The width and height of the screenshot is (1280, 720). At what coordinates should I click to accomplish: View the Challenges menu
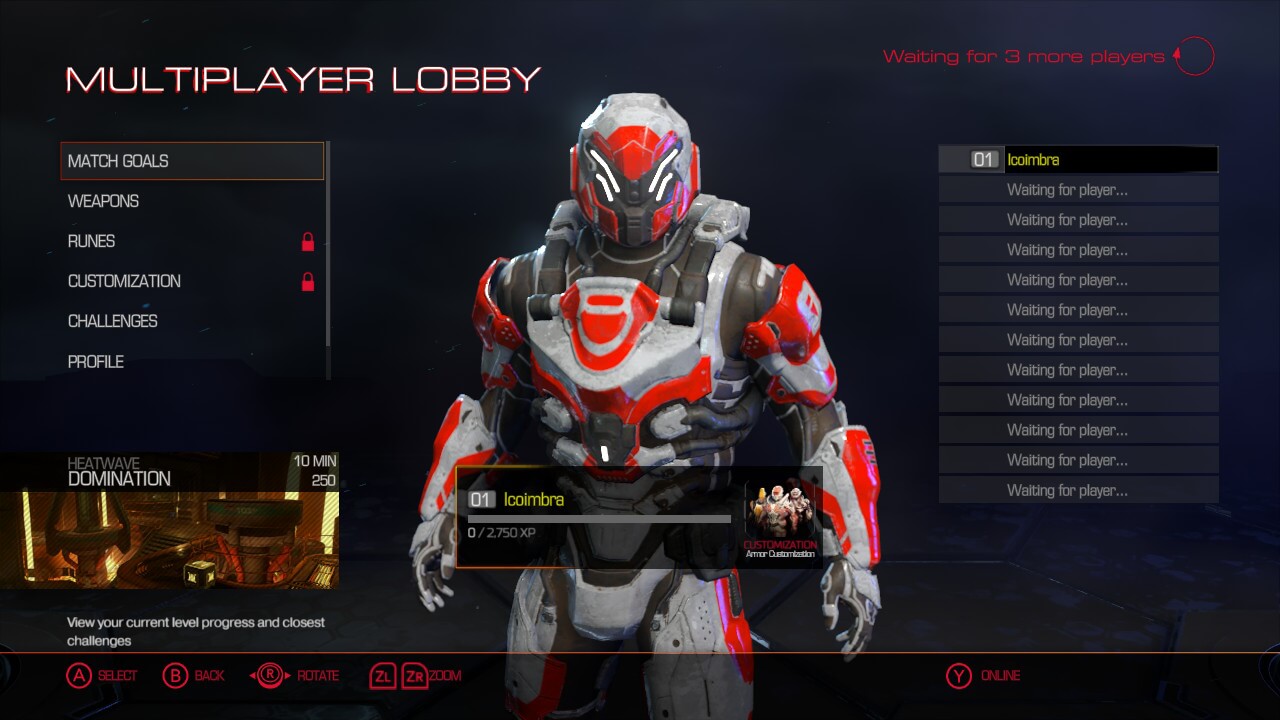[113, 321]
